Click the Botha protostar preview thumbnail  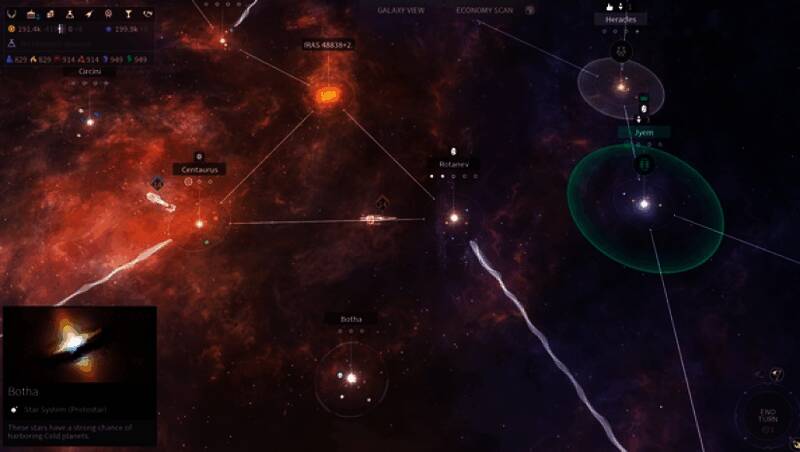[x=79, y=342]
